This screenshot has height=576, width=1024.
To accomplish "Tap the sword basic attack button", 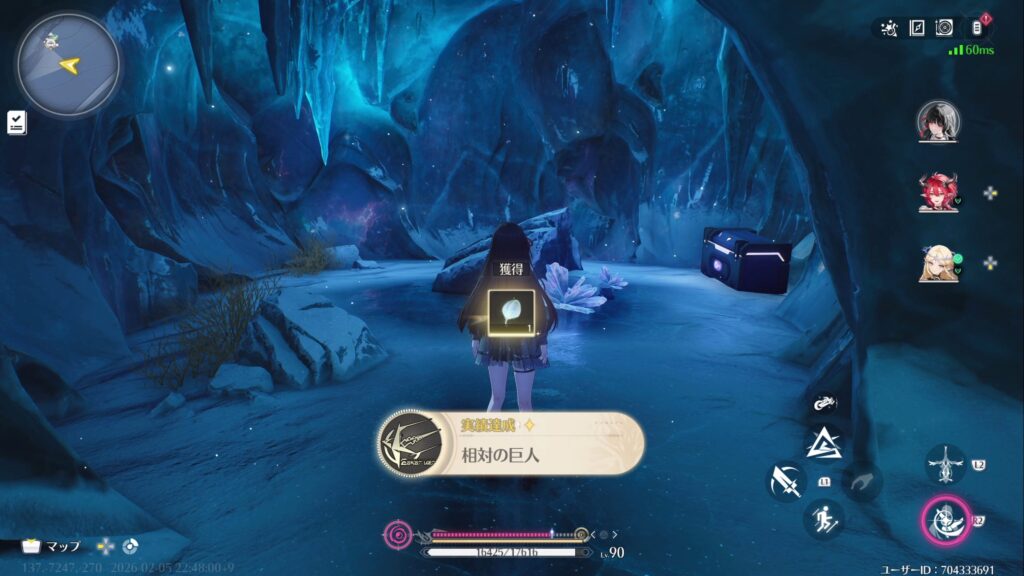I will [x=786, y=481].
